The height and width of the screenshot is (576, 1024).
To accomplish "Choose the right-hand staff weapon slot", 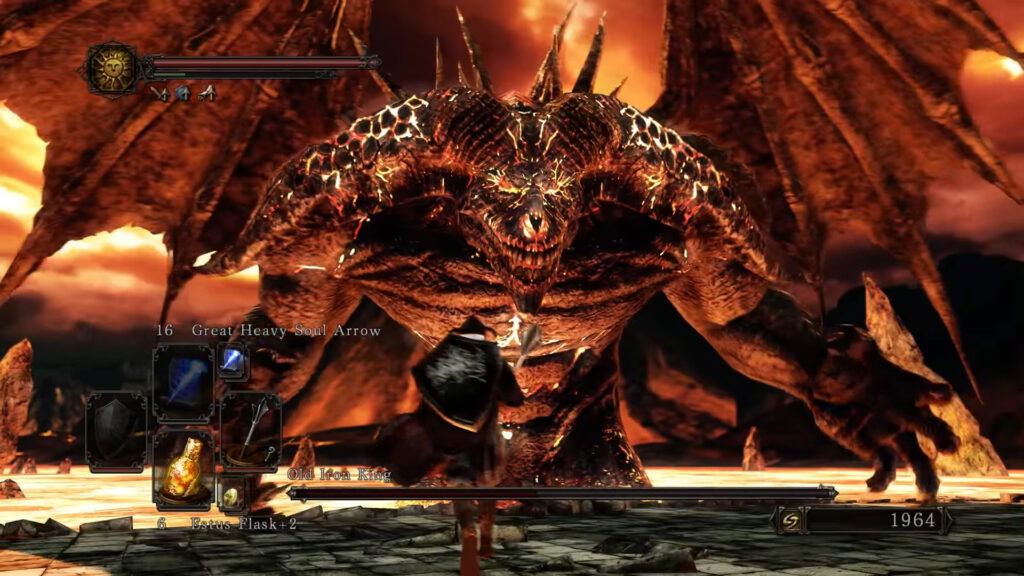I will pos(250,431).
